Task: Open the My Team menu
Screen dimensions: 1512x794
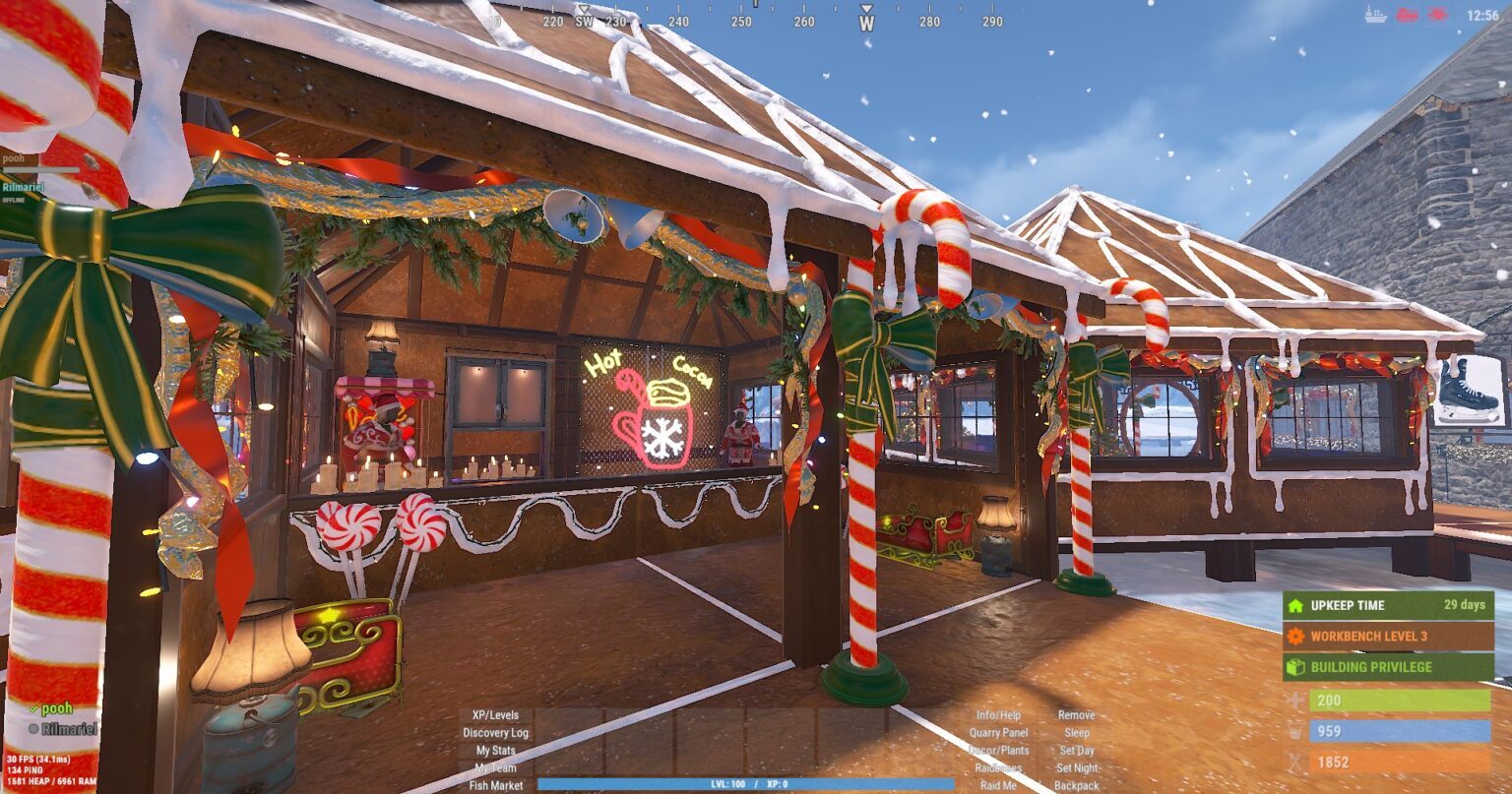Action: coord(495,768)
